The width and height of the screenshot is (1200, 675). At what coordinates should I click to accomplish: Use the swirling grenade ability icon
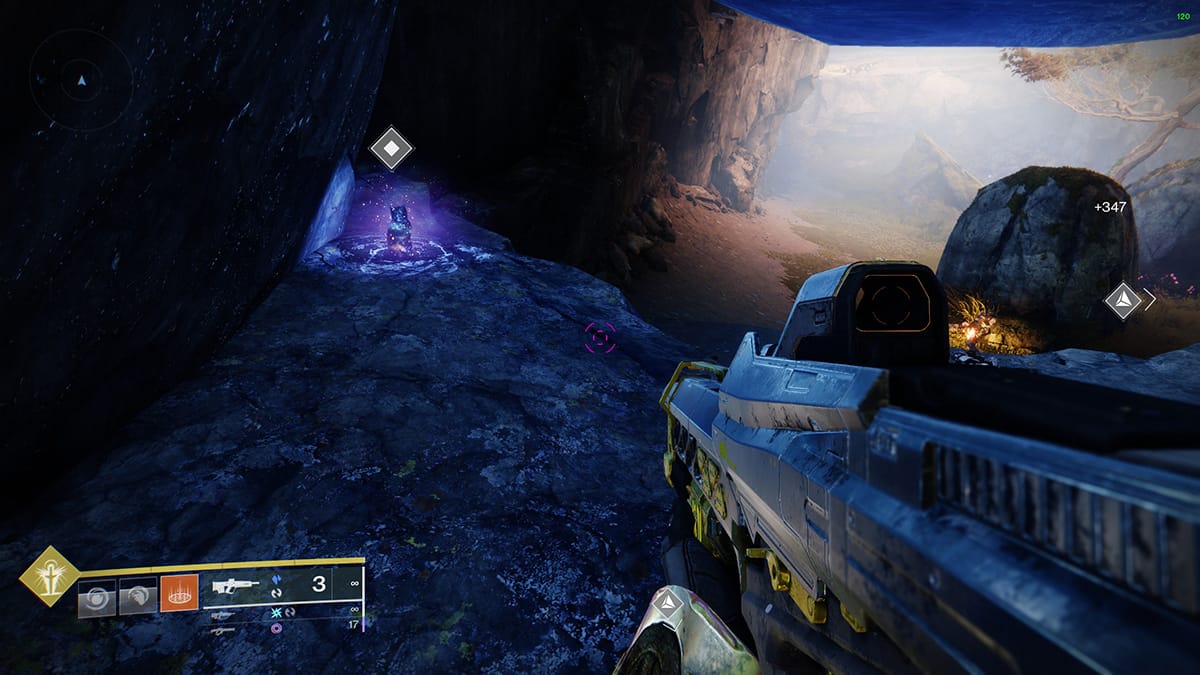[x=96, y=597]
